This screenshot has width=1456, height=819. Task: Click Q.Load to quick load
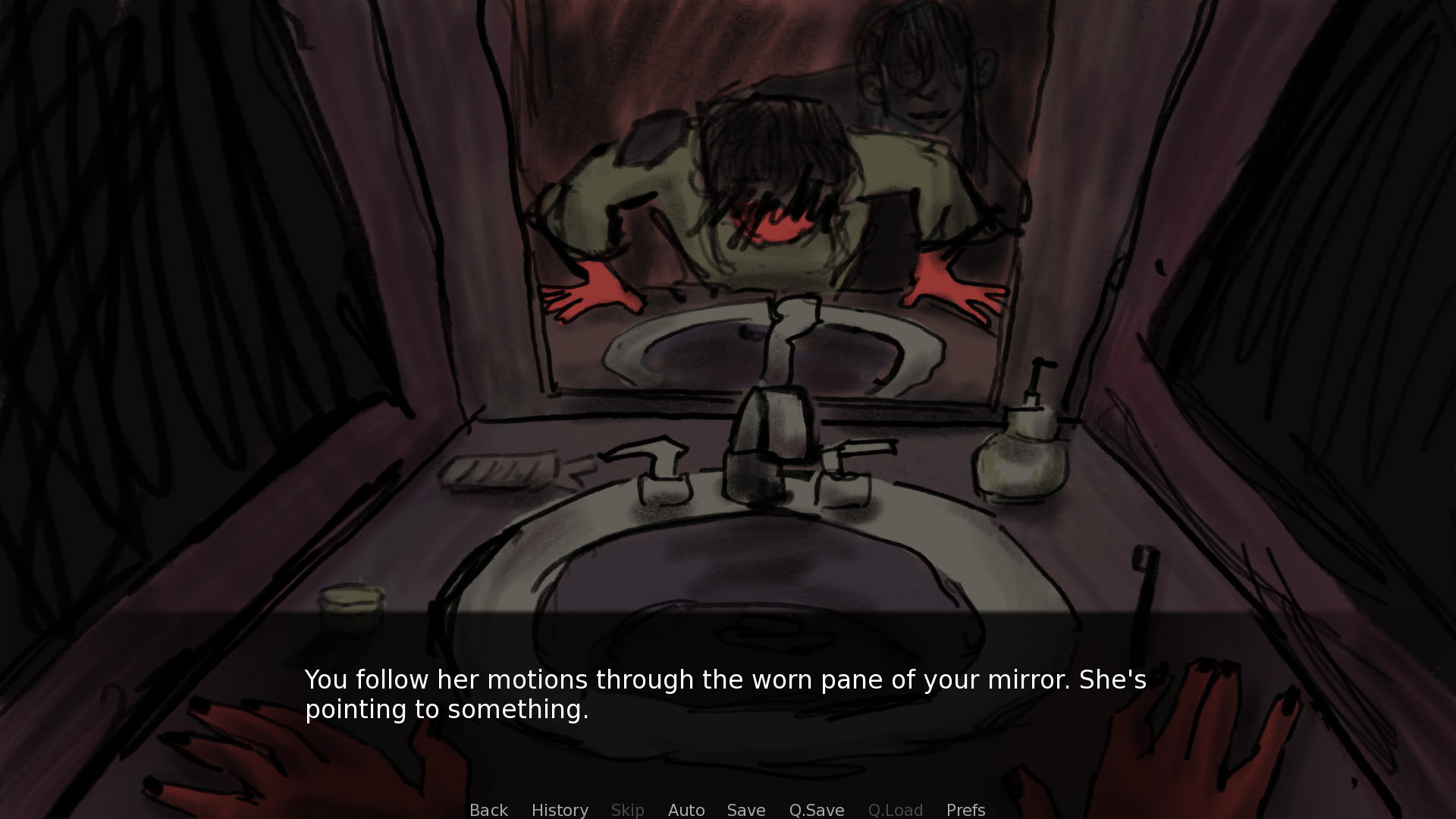[x=895, y=810]
